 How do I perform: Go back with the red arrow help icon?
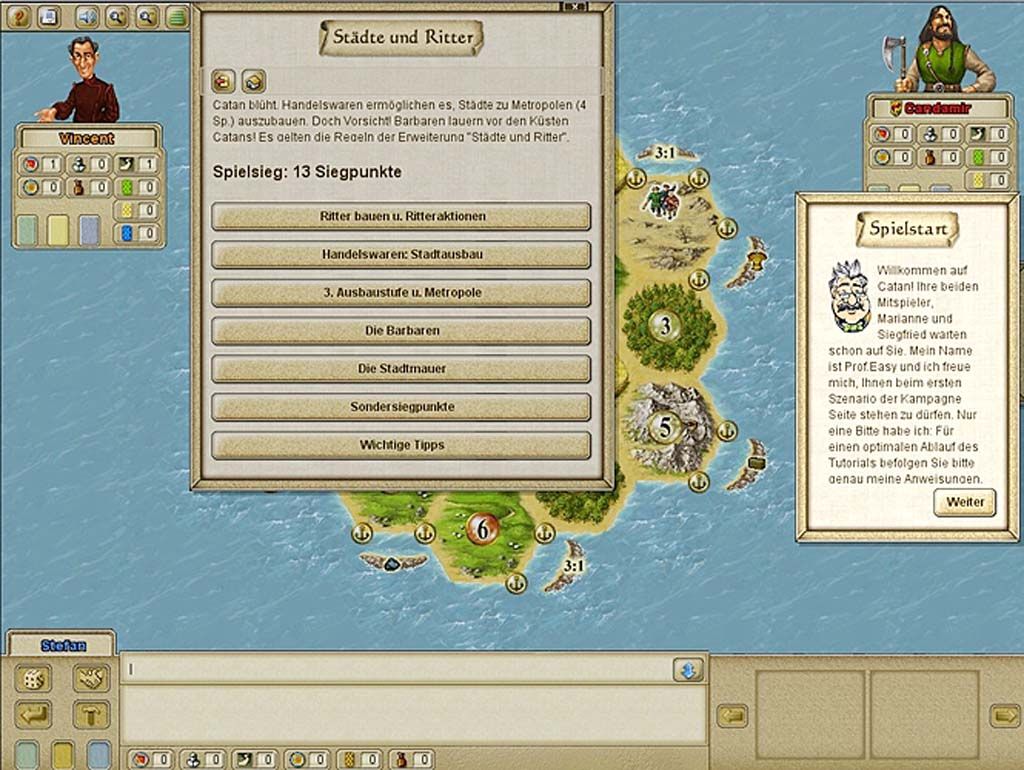pos(223,81)
